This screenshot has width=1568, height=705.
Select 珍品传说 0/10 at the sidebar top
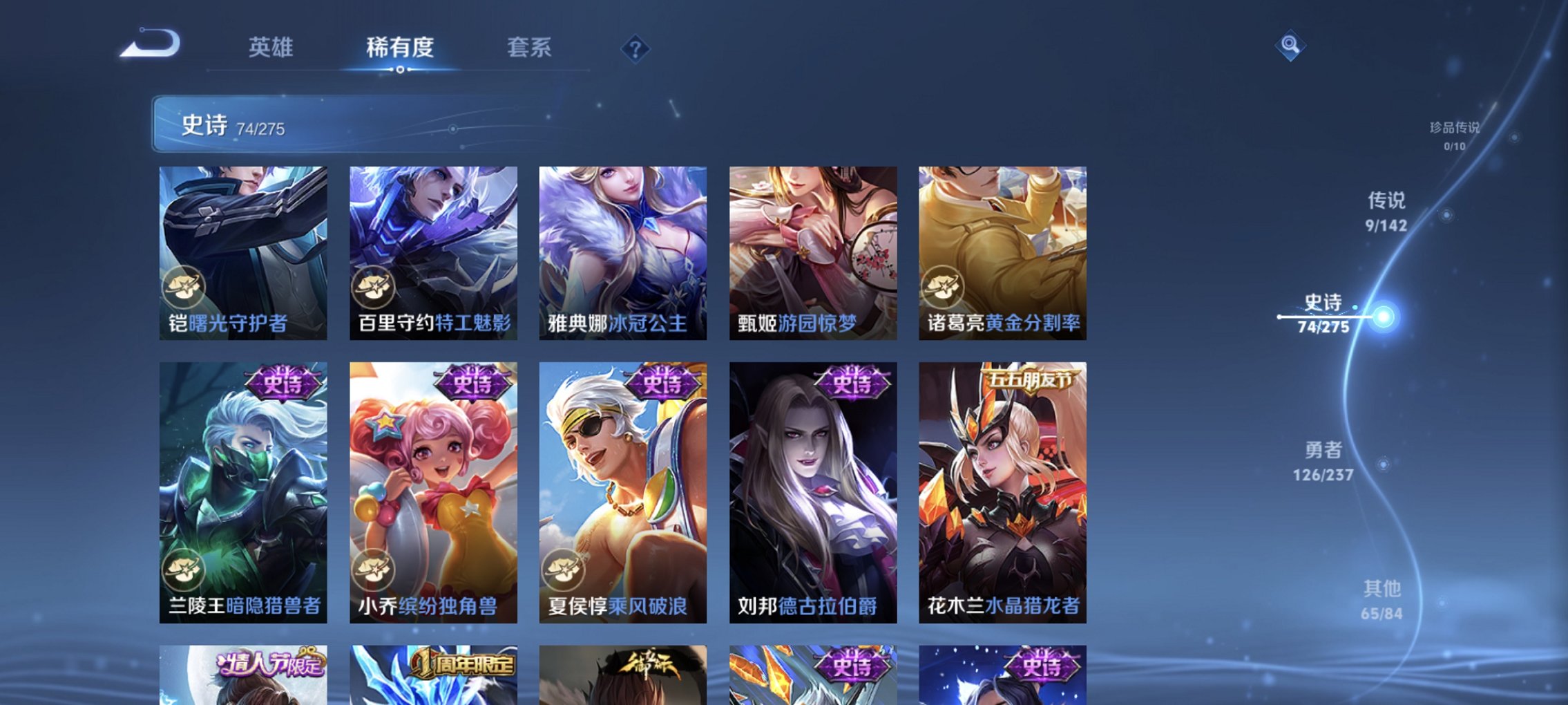coord(1454,135)
